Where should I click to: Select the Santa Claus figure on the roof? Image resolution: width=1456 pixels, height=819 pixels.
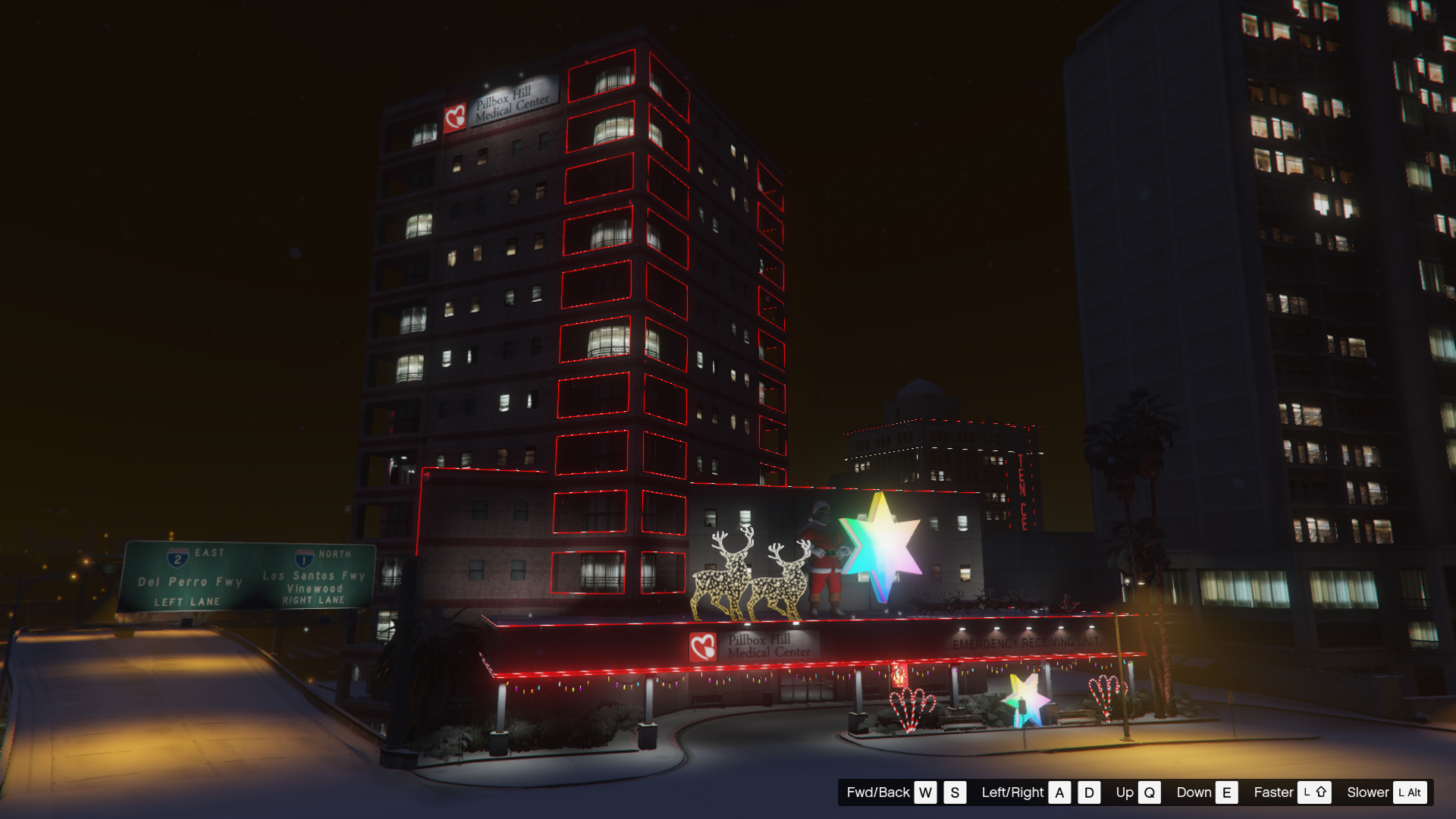pyautogui.click(x=825, y=554)
